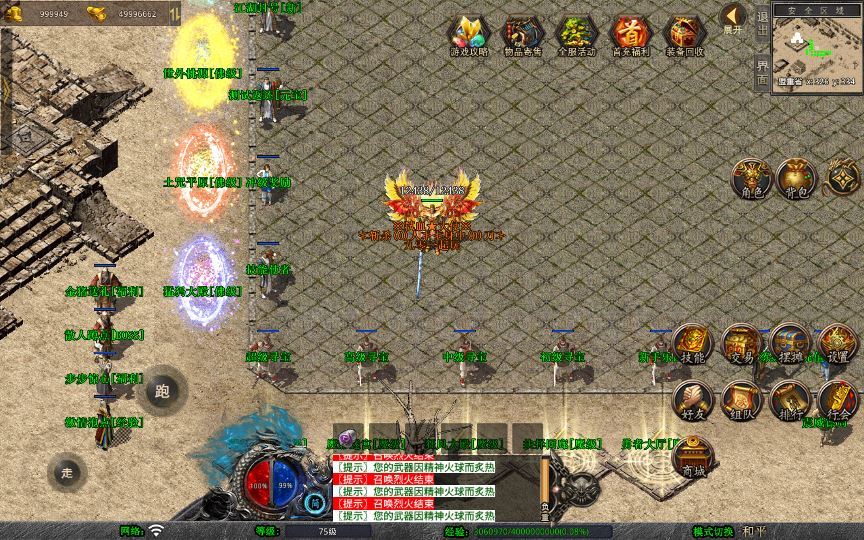Open the 组队 team menu

(x=741, y=400)
